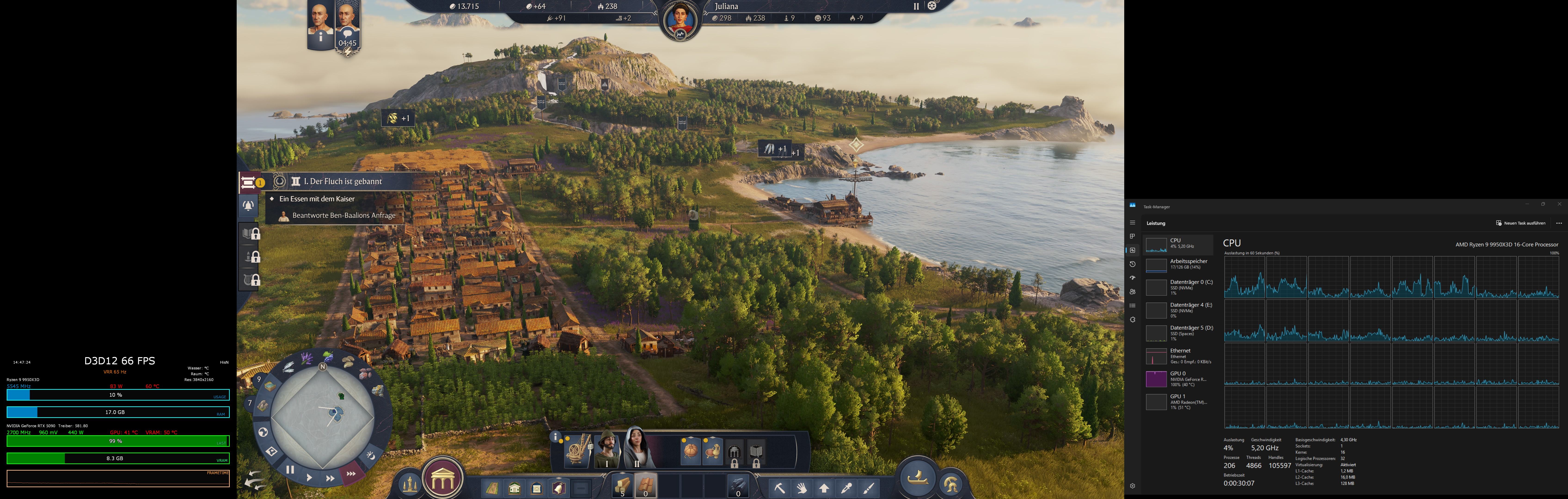The image size is (1568, 499).
Task: Select the upgrade arrow tool
Action: pos(825,489)
